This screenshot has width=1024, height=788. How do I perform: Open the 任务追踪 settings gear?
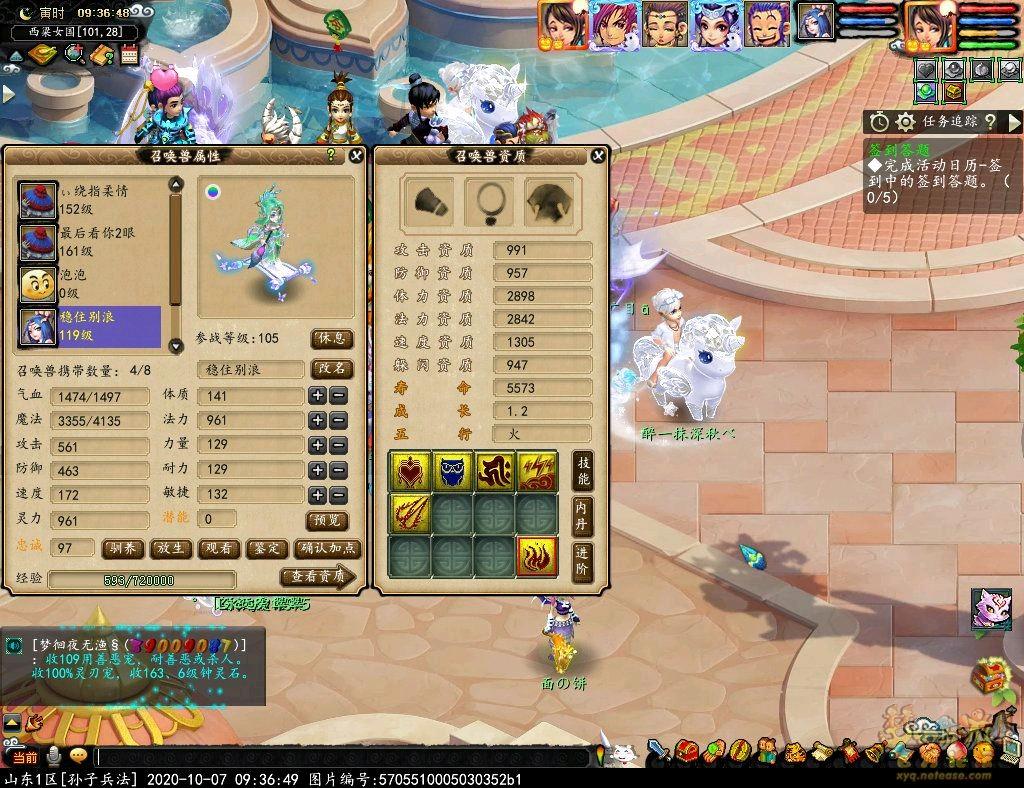(906, 121)
